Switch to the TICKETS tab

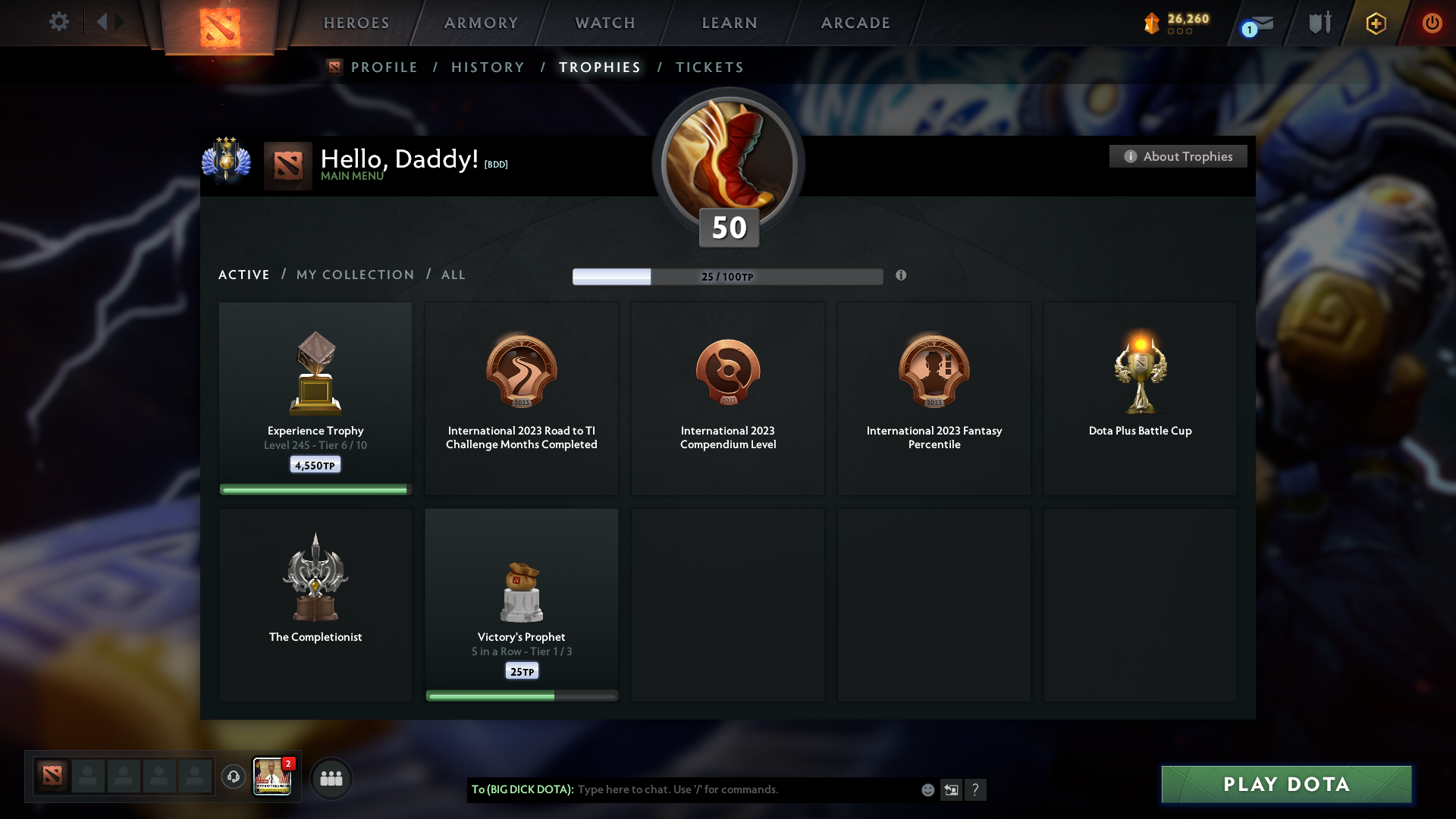pos(709,67)
